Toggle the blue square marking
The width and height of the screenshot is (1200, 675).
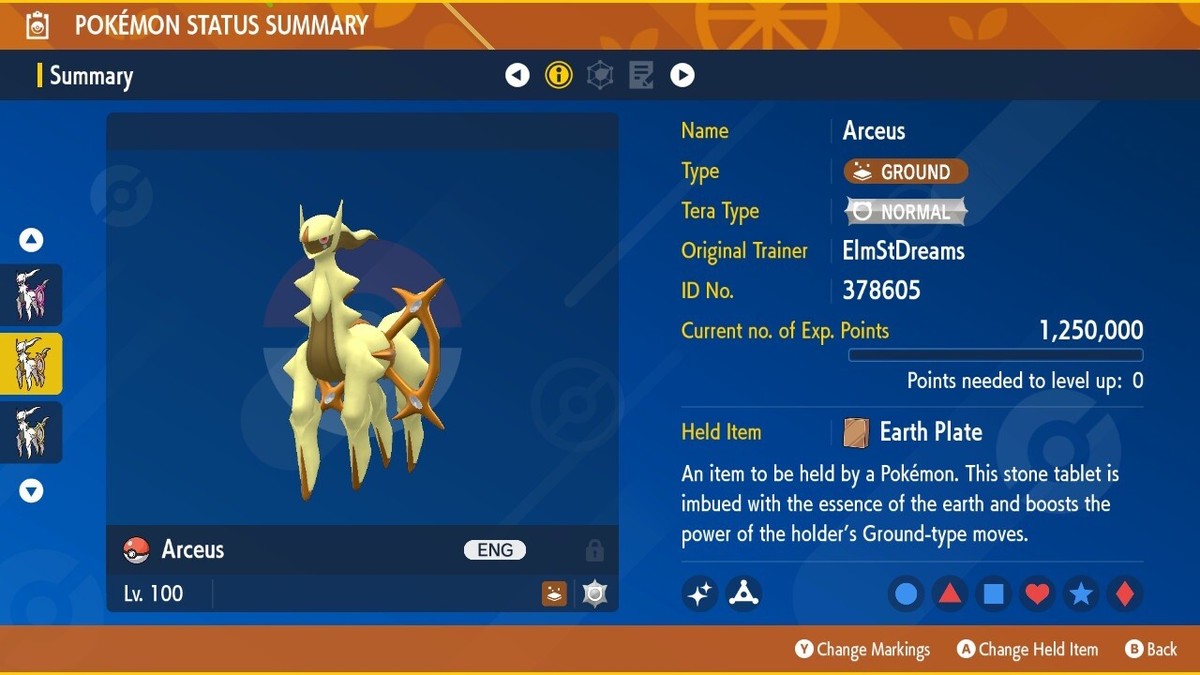[x=993, y=594]
